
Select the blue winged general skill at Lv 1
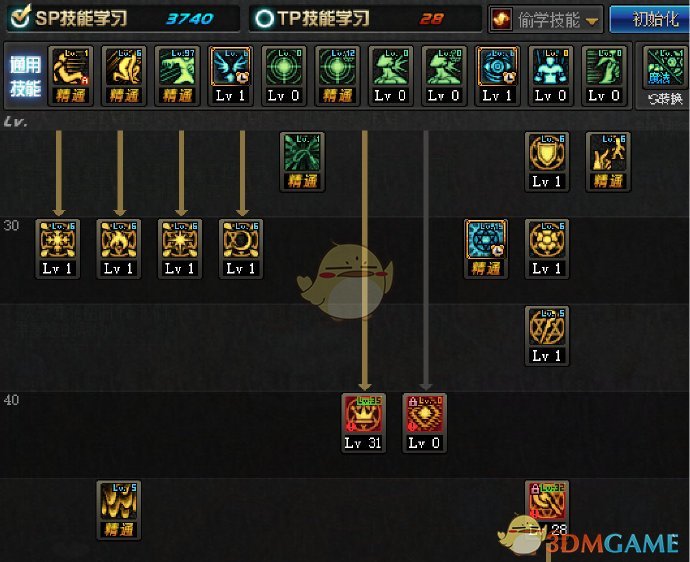pyautogui.click(x=231, y=67)
